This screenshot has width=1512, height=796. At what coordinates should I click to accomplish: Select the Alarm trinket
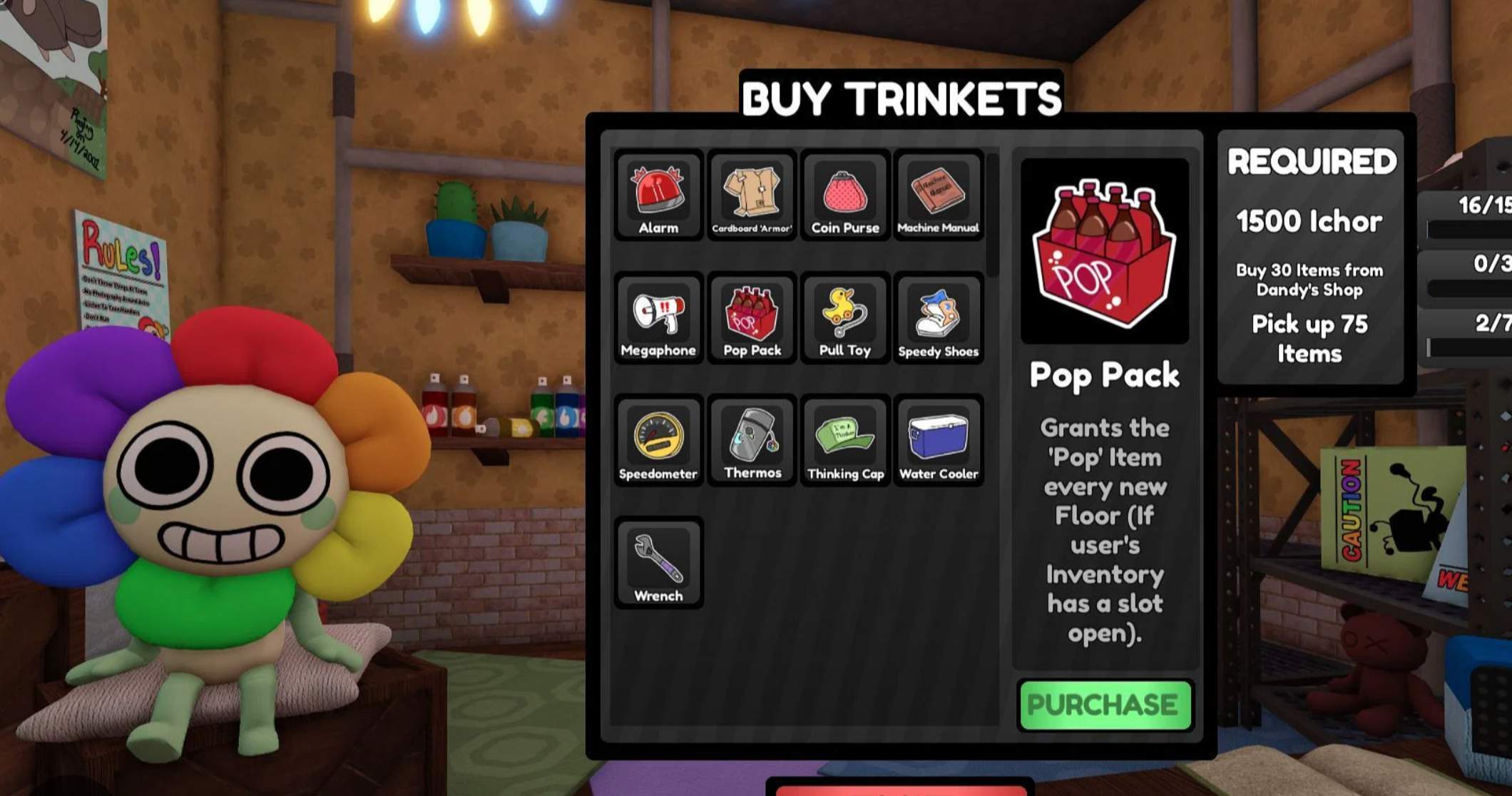(658, 195)
